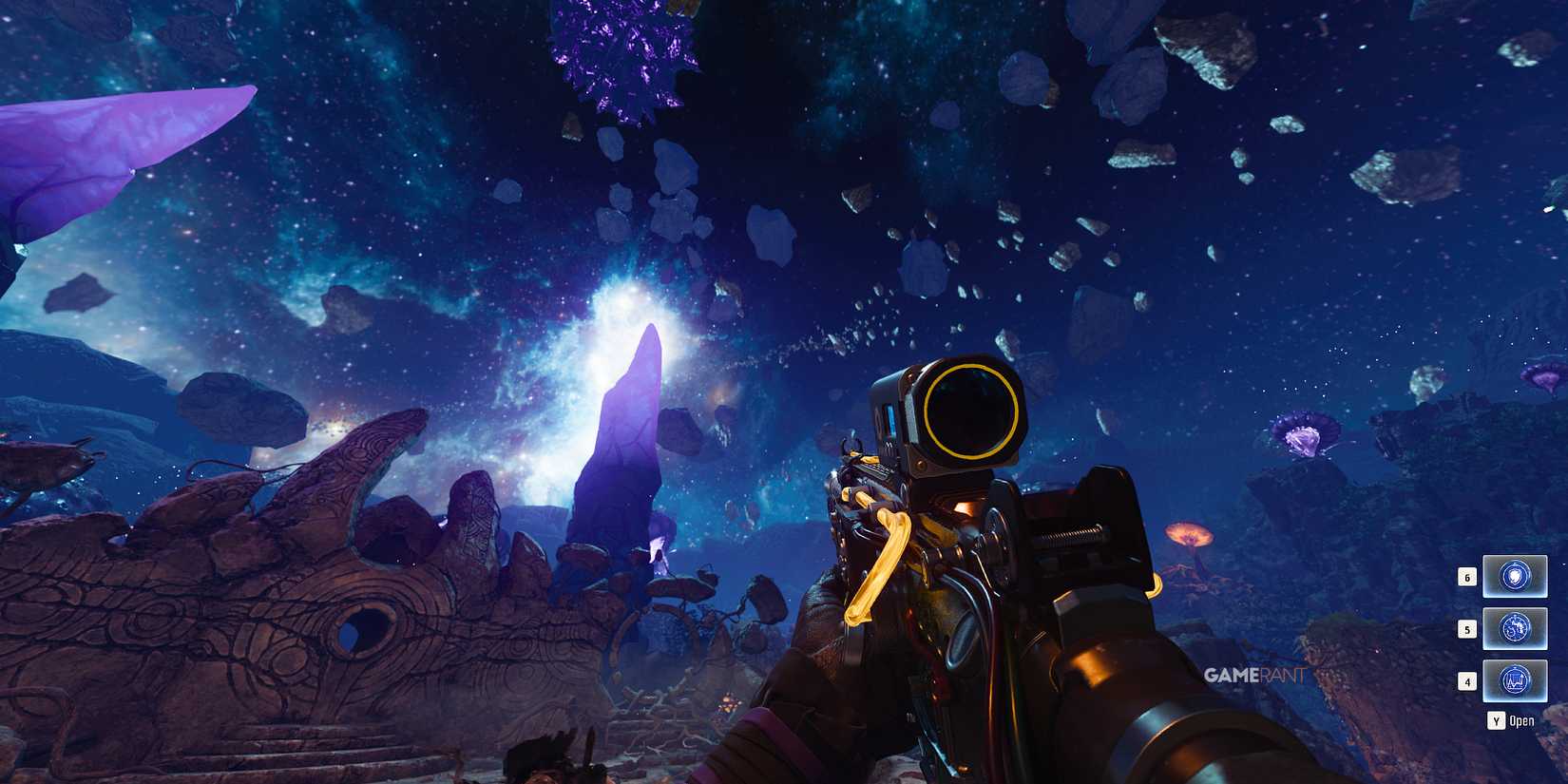Viewport: 1568px width, 784px height.
Task: Click the key 6 hotkey label
Action: point(1467,577)
